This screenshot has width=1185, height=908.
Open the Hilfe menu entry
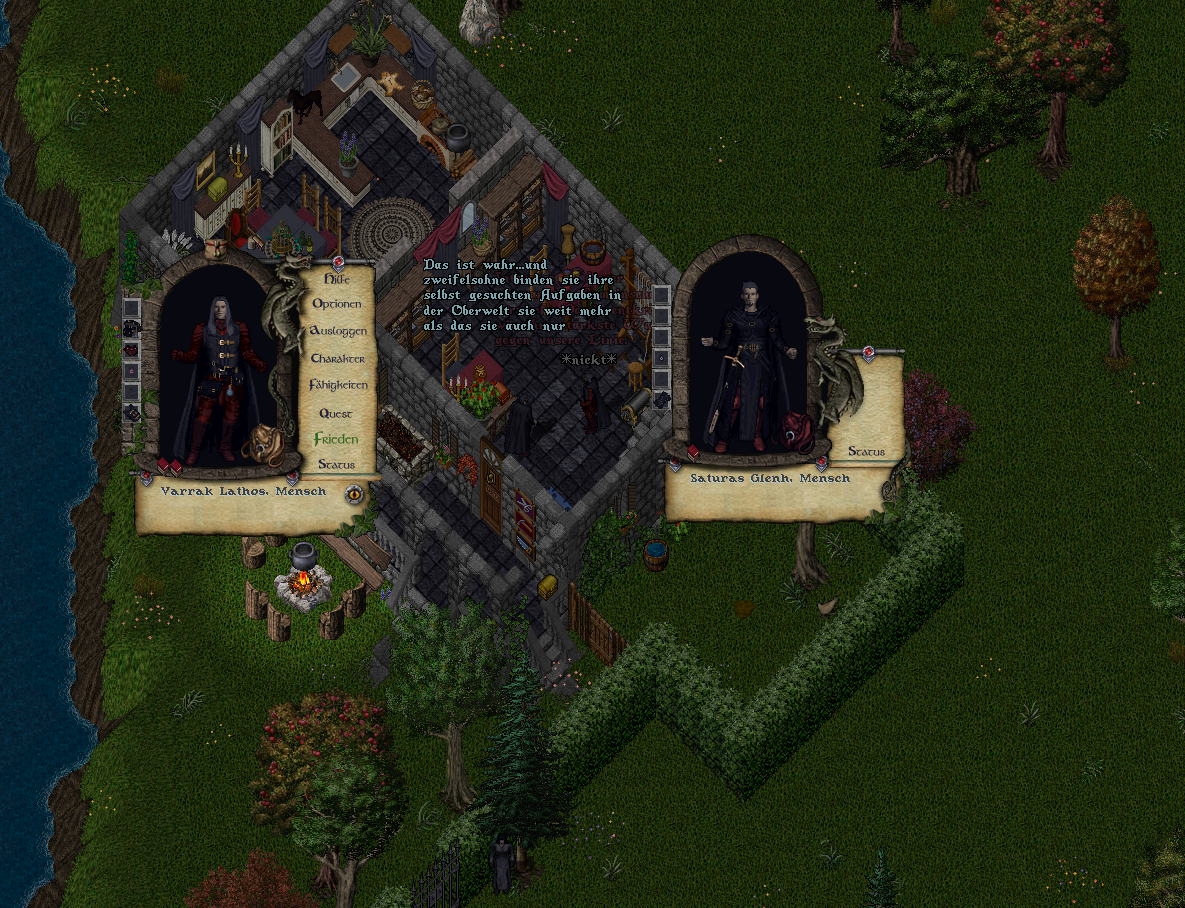point(338,280)
